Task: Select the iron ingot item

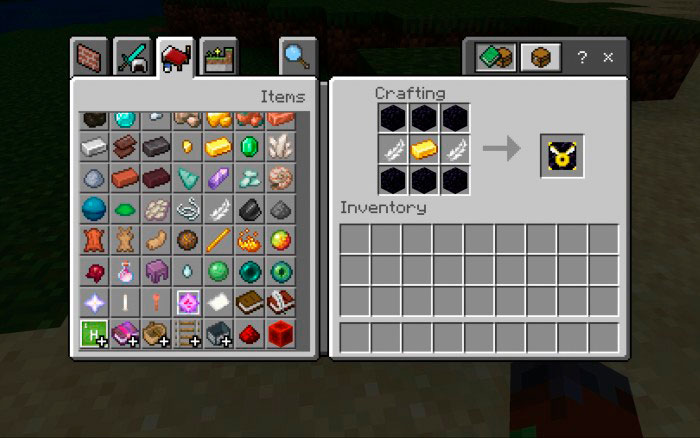Action: (x=94, y=147)
